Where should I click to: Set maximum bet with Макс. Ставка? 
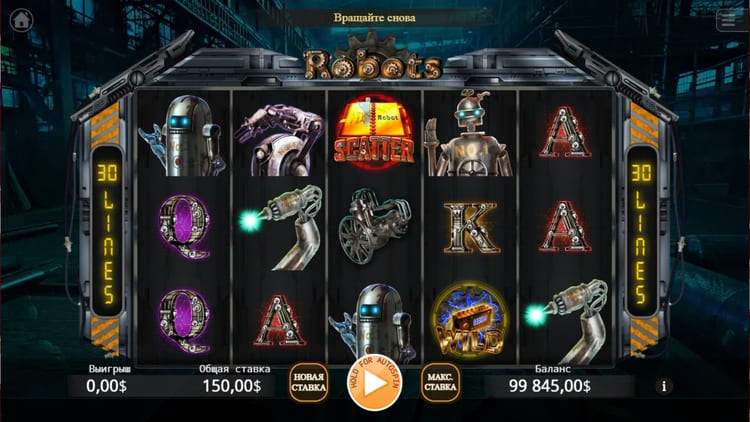click(440, 382)
